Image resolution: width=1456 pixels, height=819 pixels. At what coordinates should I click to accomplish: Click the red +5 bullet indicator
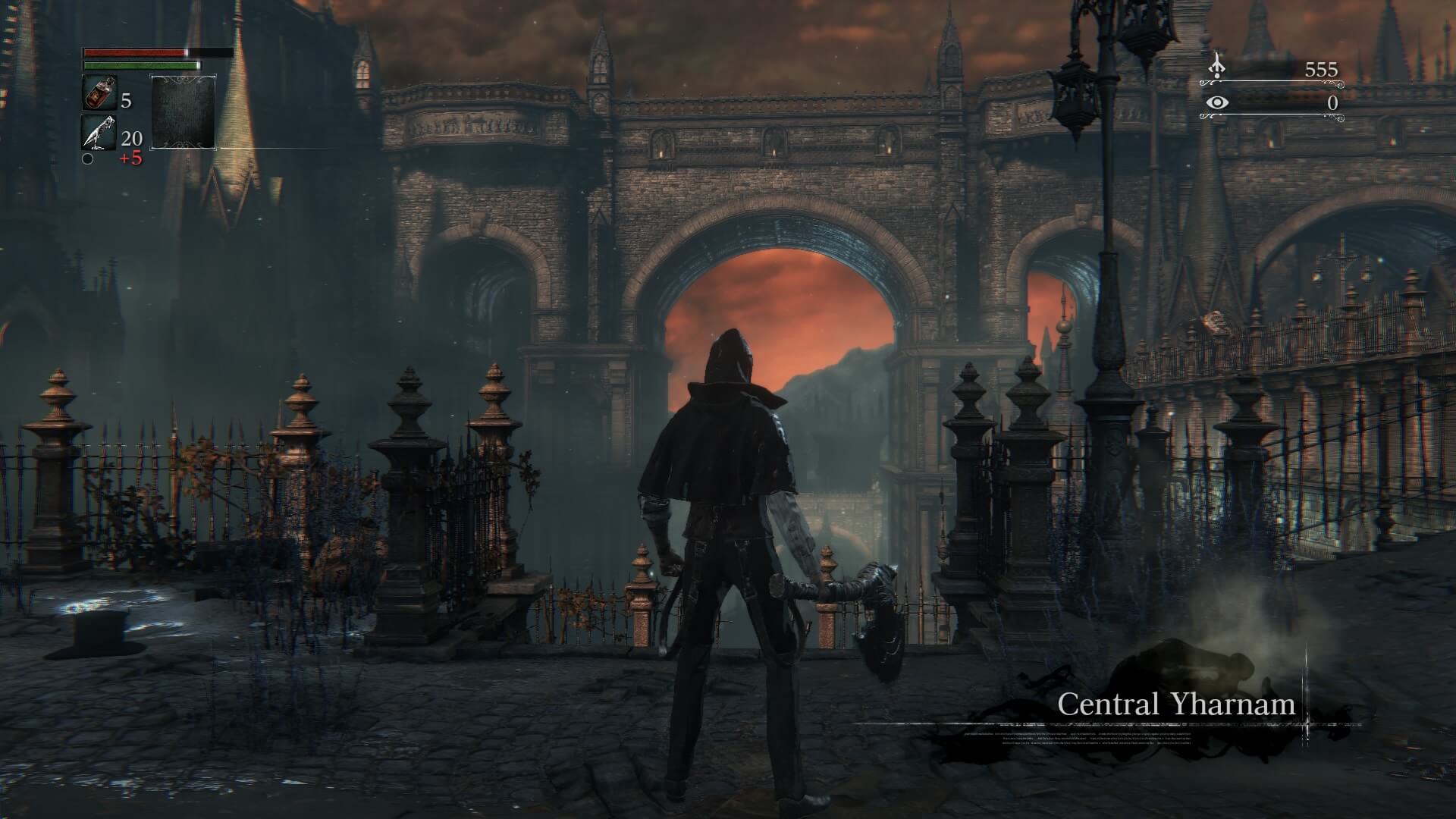click(132, 158)
